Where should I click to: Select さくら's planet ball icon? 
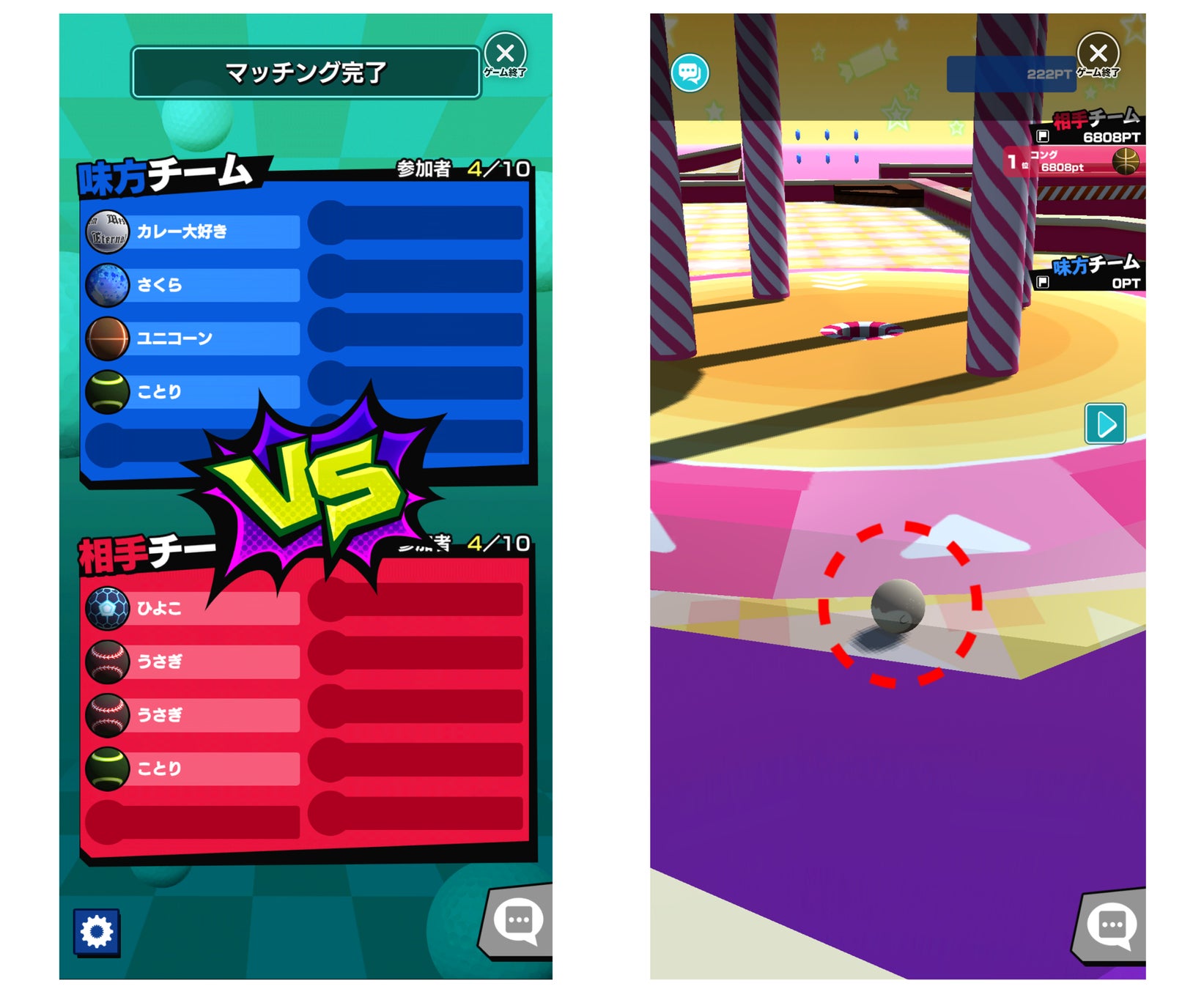point(108,284)
